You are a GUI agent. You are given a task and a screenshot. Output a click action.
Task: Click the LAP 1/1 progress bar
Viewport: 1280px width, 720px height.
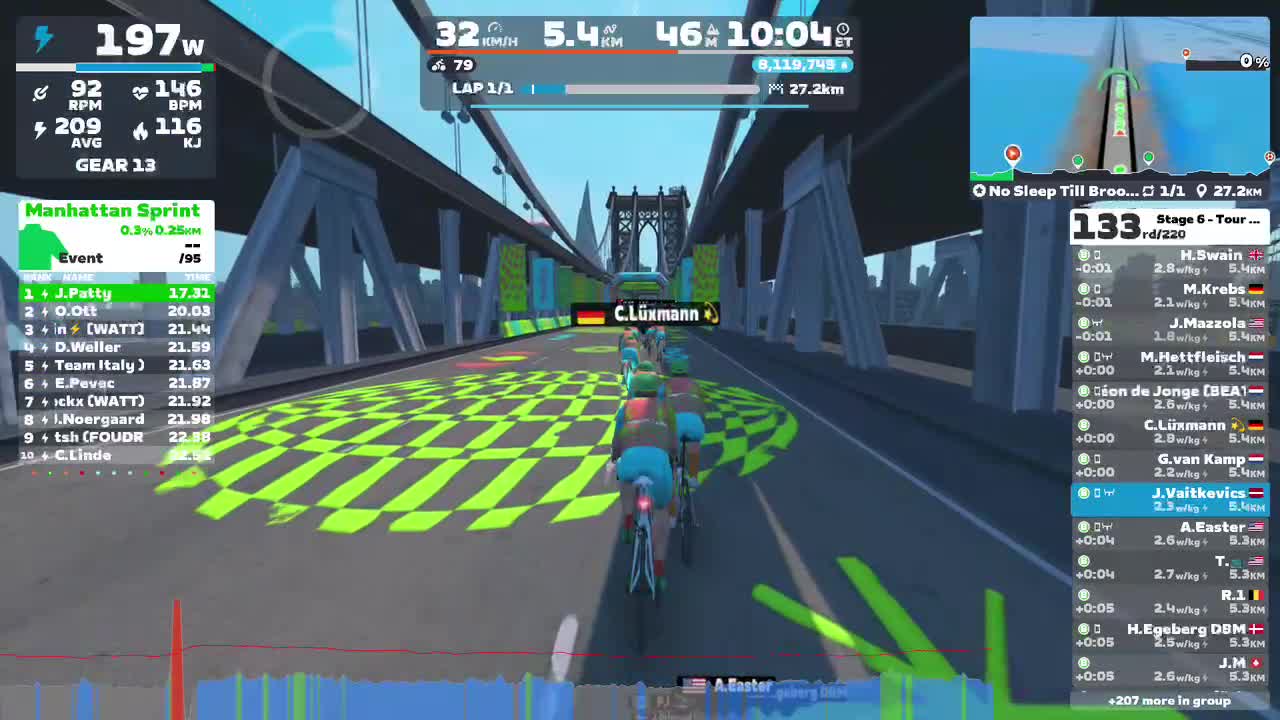(x=640, y=89)
